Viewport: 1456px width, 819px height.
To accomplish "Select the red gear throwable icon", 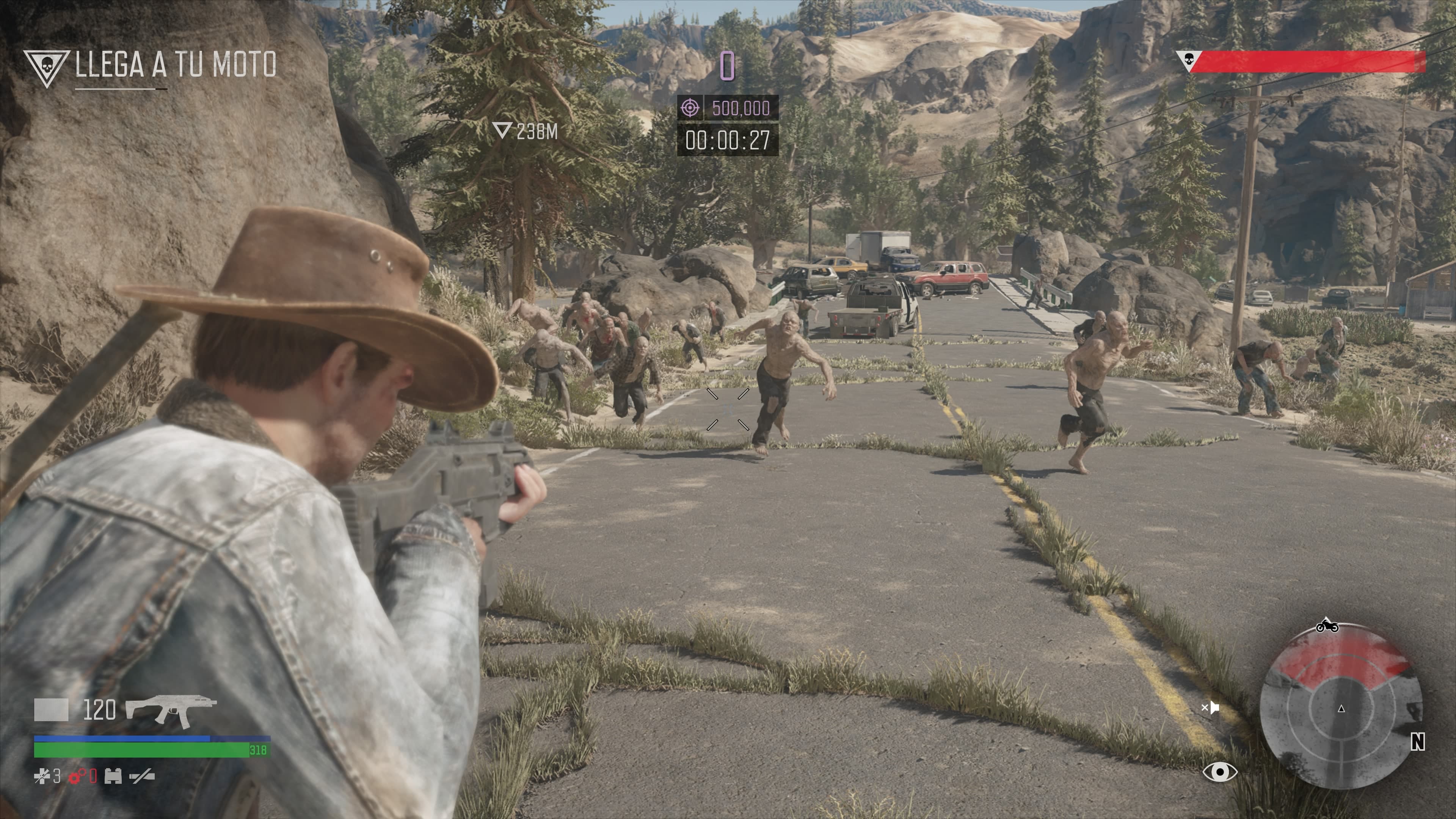I will tap(77, 777).
